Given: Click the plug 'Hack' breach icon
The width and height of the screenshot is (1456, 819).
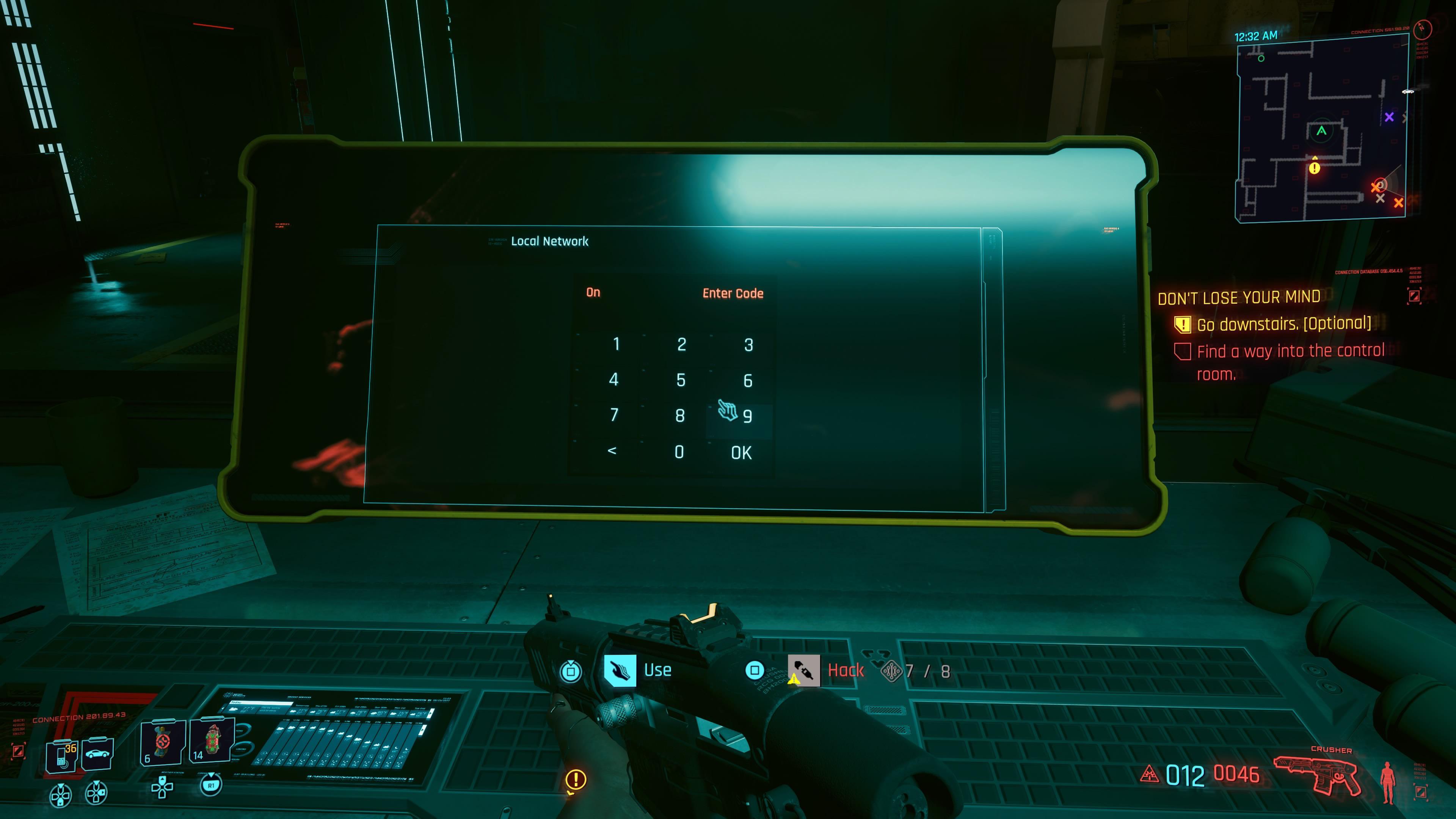Looking at the screenshot, I should [x=804, y=671].
